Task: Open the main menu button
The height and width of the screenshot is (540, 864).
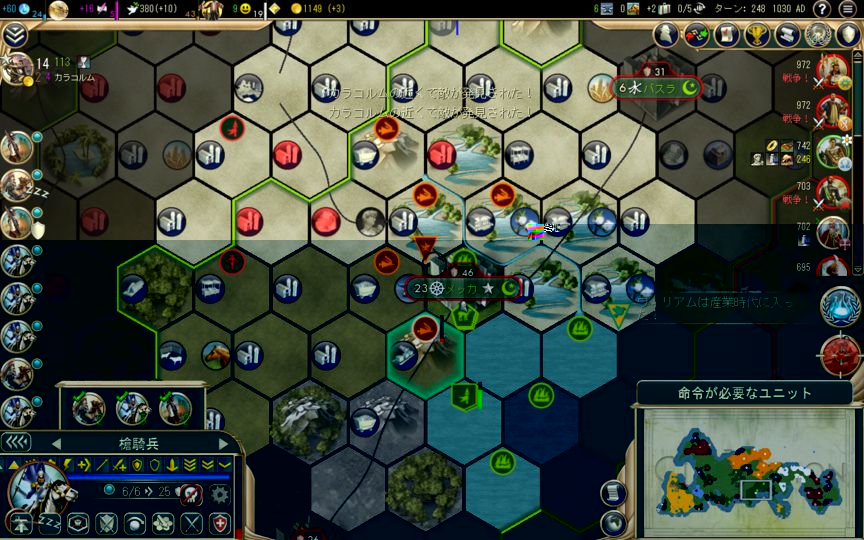Action: point(848,9)
